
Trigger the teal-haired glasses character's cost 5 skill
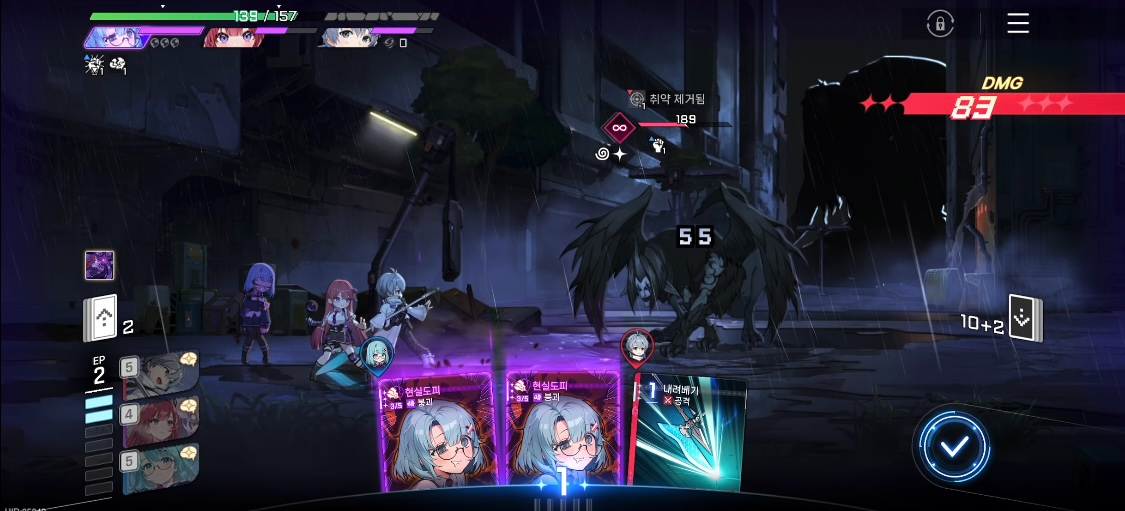pyautogui.click(x=160, y=467)
